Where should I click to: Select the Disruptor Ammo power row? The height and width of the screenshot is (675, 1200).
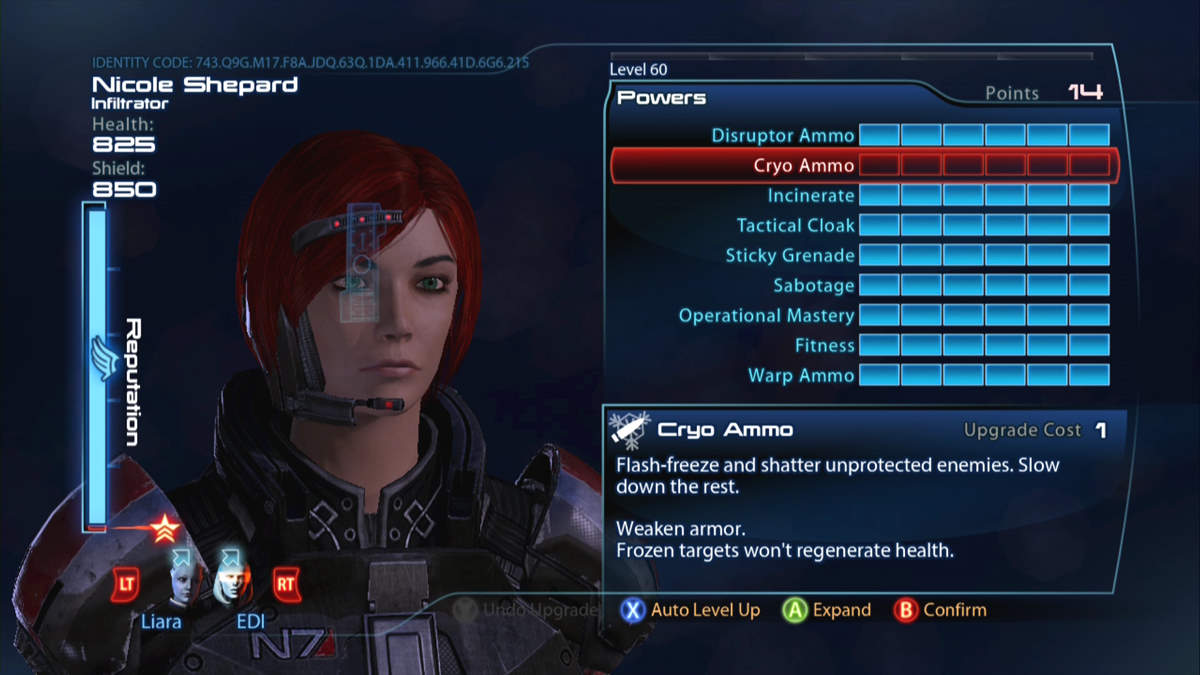click(x=783, y=135)
